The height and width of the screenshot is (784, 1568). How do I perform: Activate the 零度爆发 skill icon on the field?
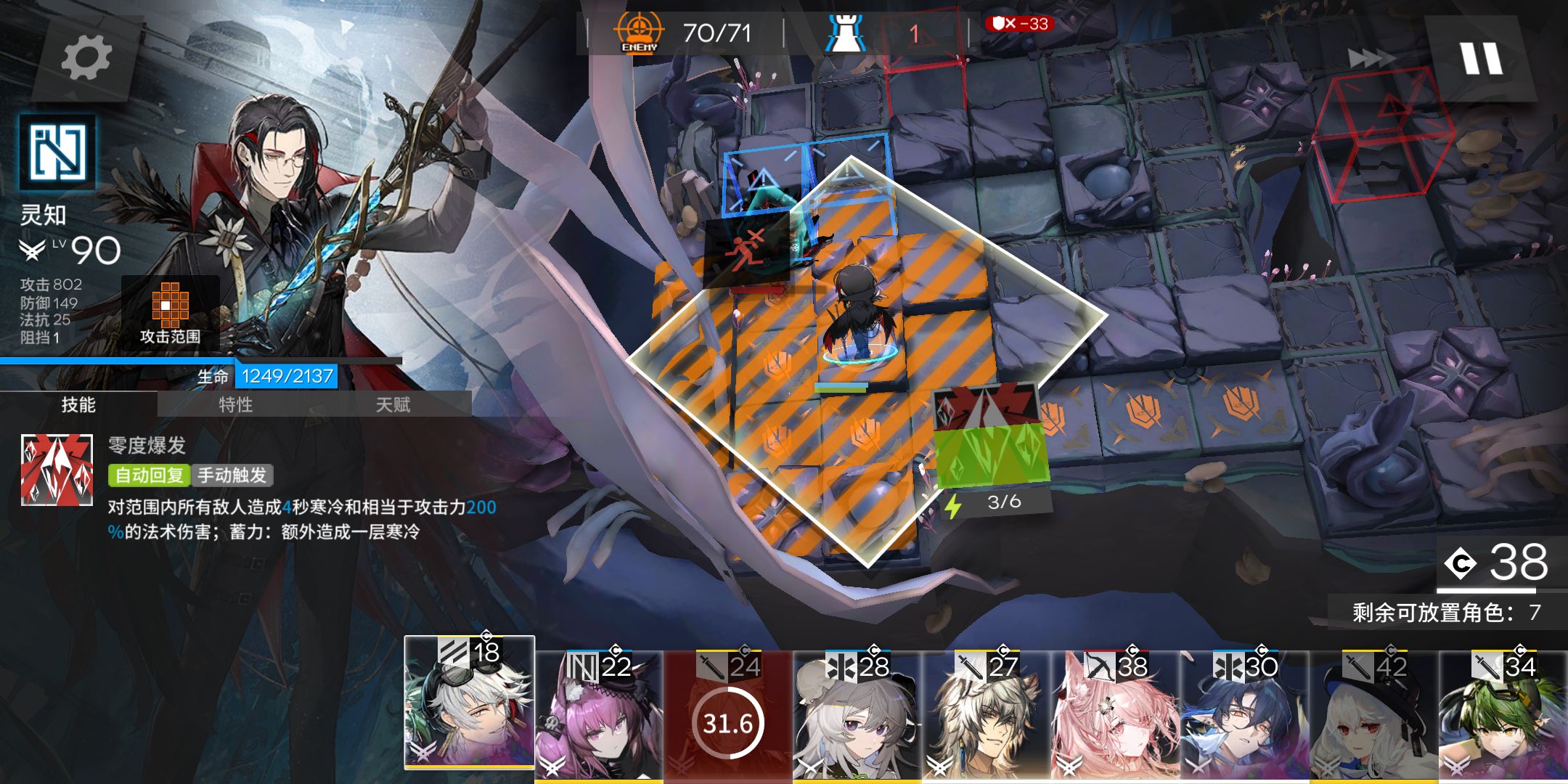(991, 436)
